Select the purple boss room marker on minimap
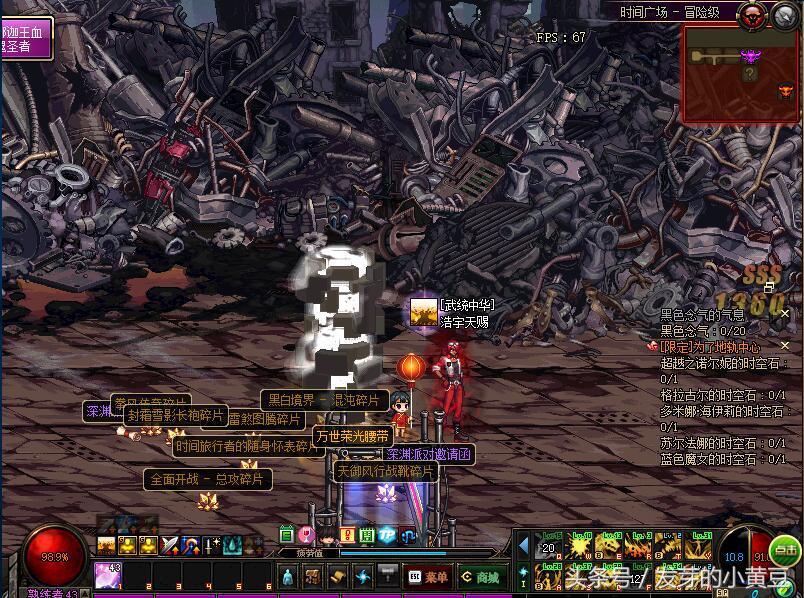 coord(750,56)
